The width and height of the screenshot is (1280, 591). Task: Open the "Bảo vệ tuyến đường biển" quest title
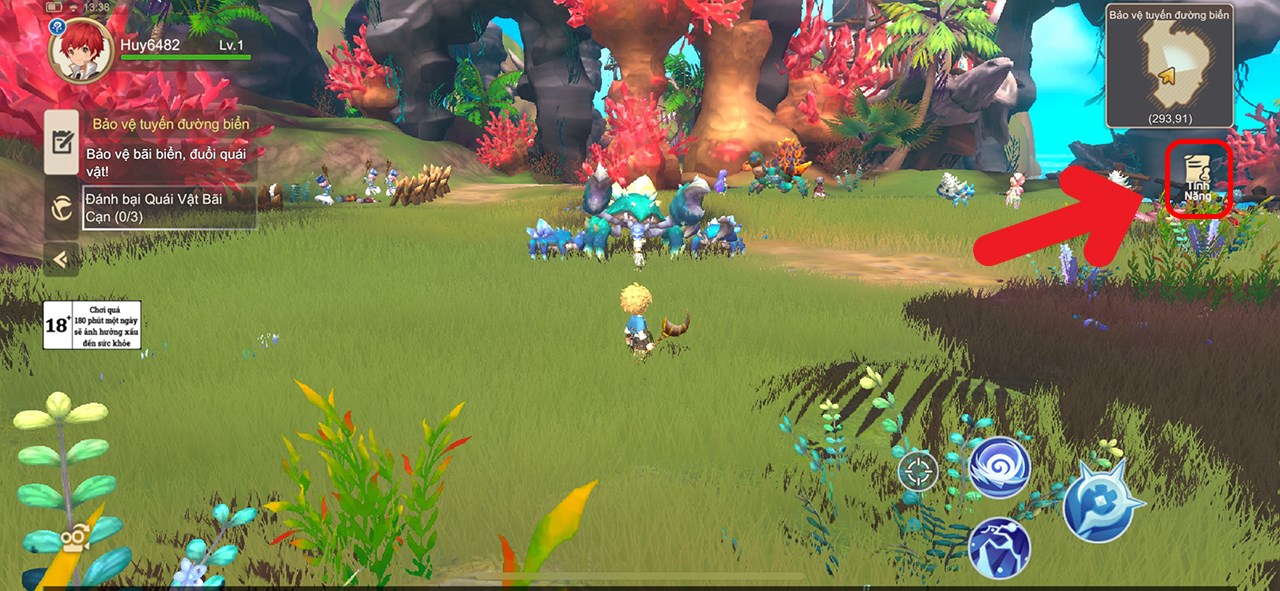click(x=170, y=125)
